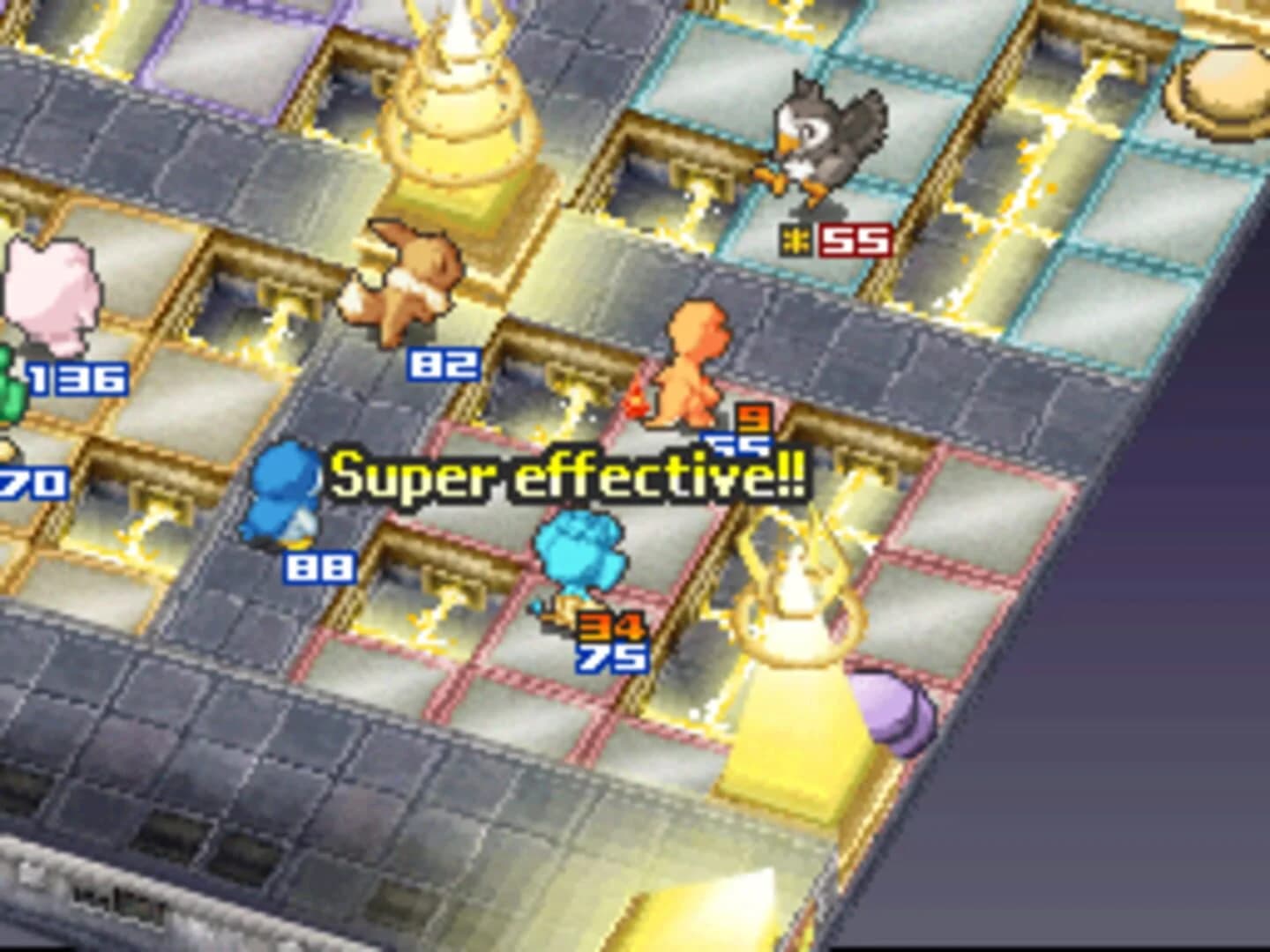The width and height of the screenshot is (1270, 952).
Task: Select the Starly sprite near the top
Action: pos(820,141)
